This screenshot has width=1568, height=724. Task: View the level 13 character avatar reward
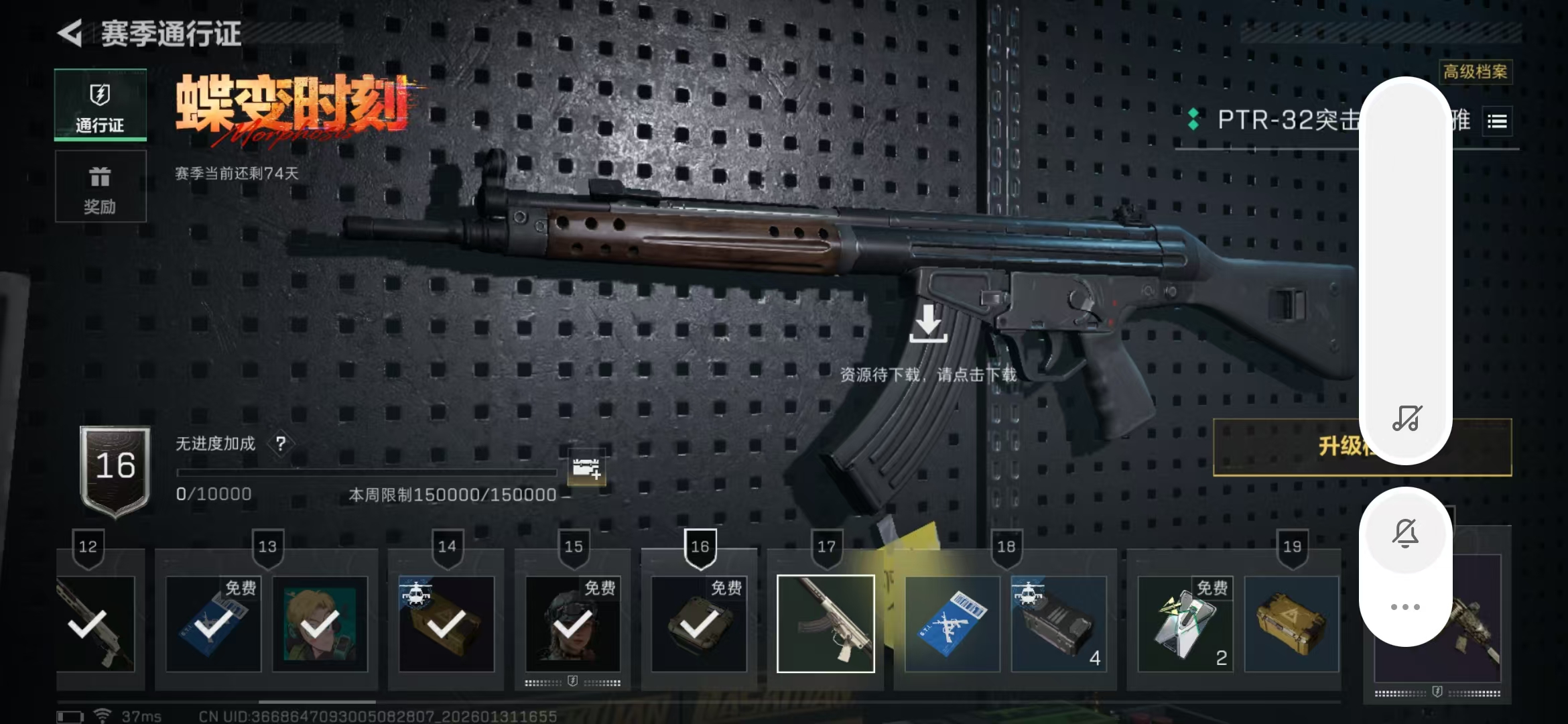click(320, 623)
